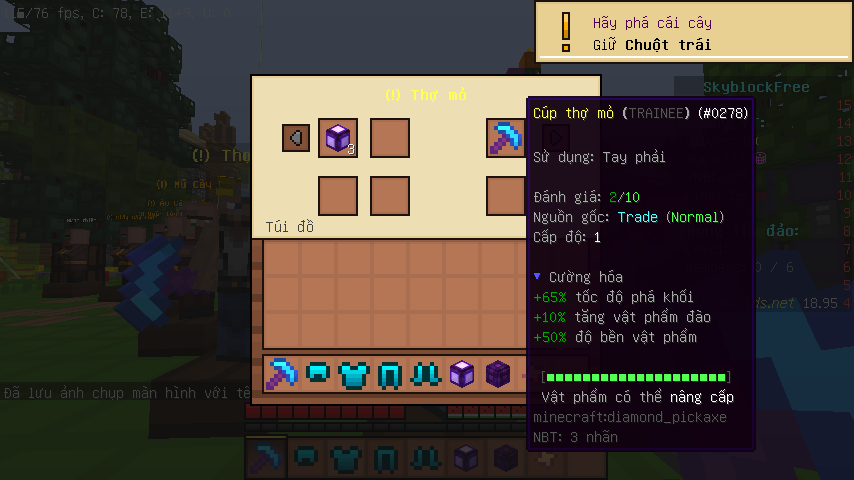The height and width of the screenshot is (480, 854).
Task: Pick the diamond boots in the inventory
Action: (x=424, y=375)
